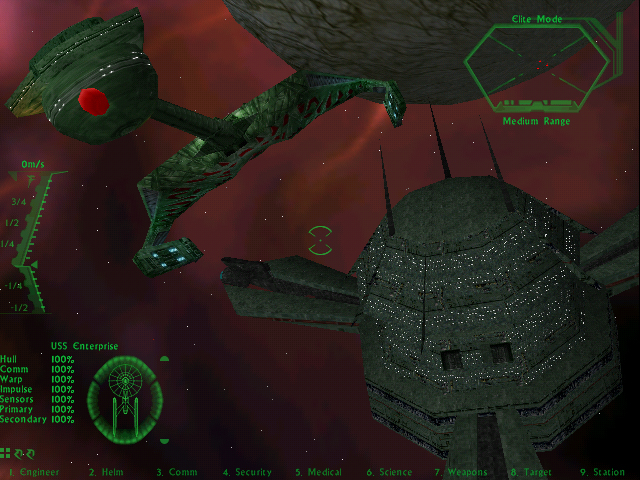Select the Weapons menu
This screenshot has width=640, height=480.
click(460, 472)
